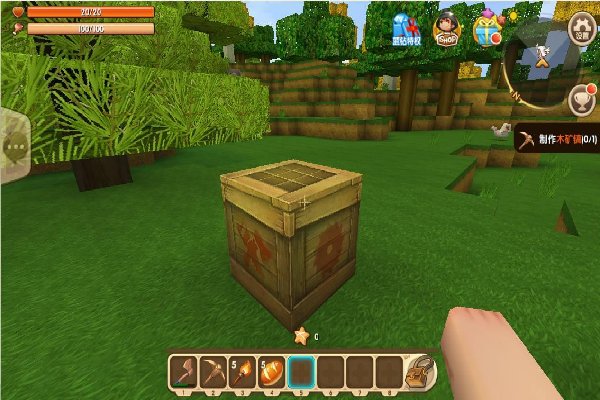Open the character Shop
600x400 pixels.
coord(446,28)
